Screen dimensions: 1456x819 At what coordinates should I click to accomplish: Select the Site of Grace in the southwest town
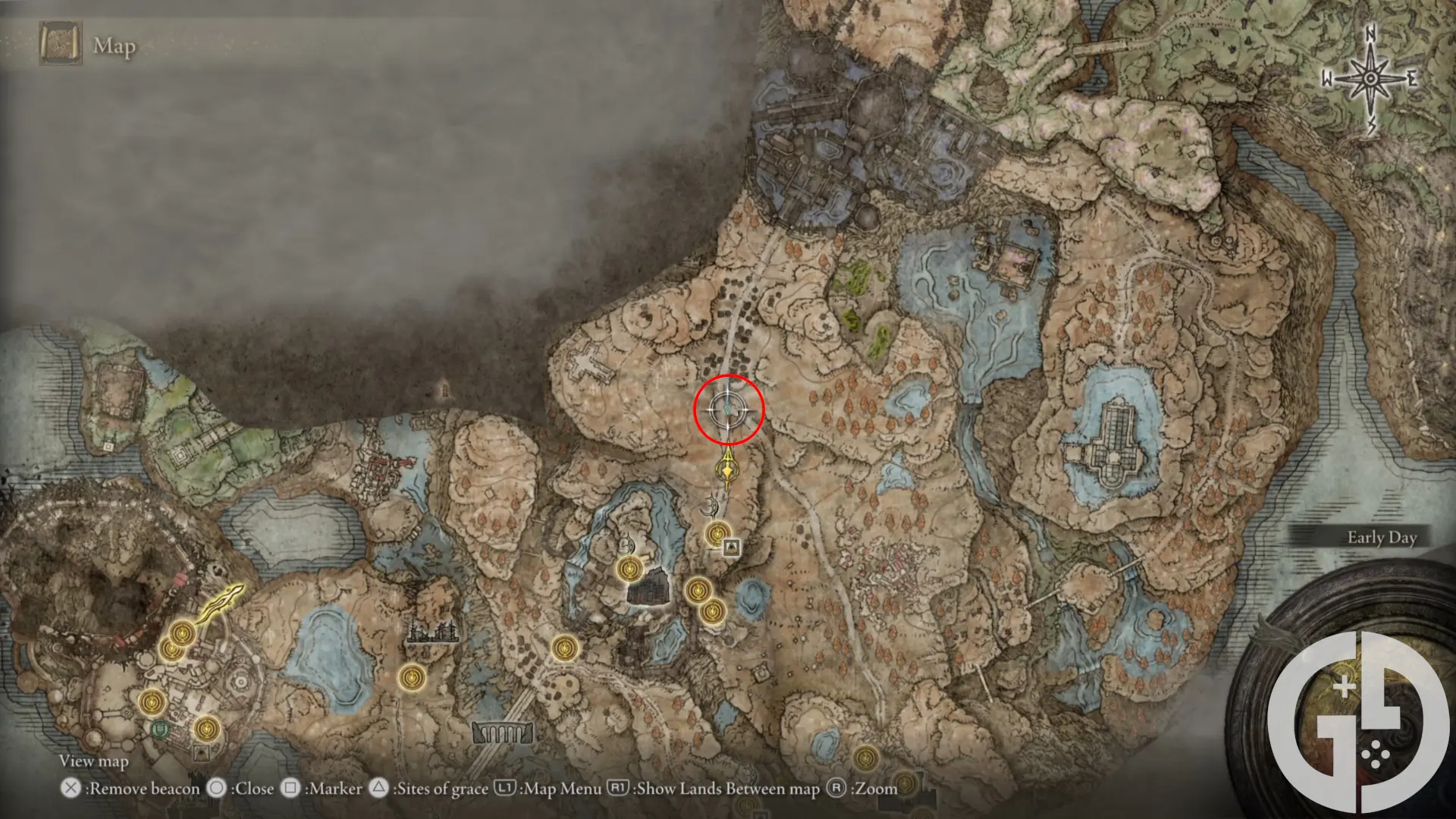pyautogui.click(x=152, y=701)
